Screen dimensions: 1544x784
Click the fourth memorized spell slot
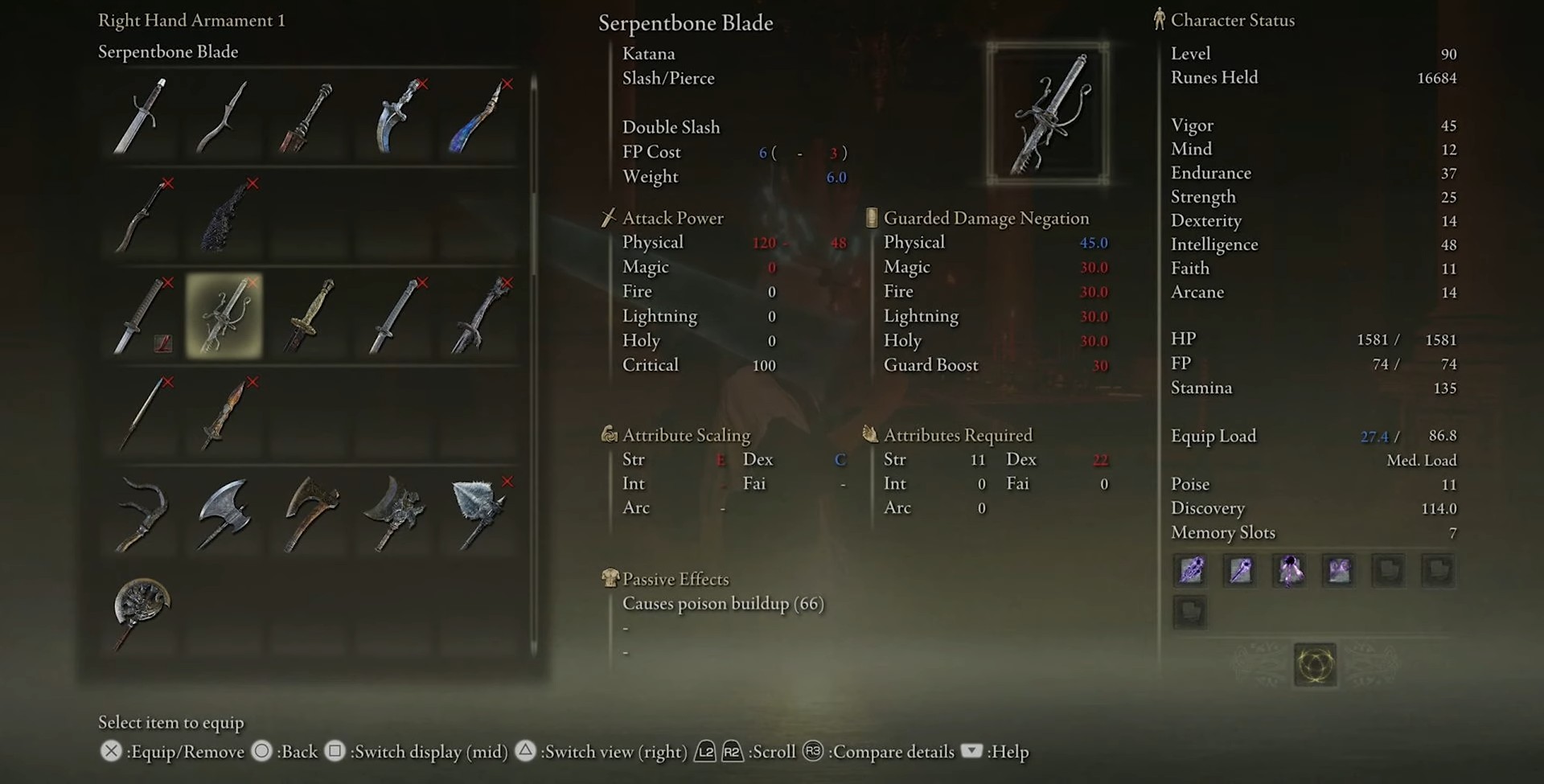[1339, 571]
